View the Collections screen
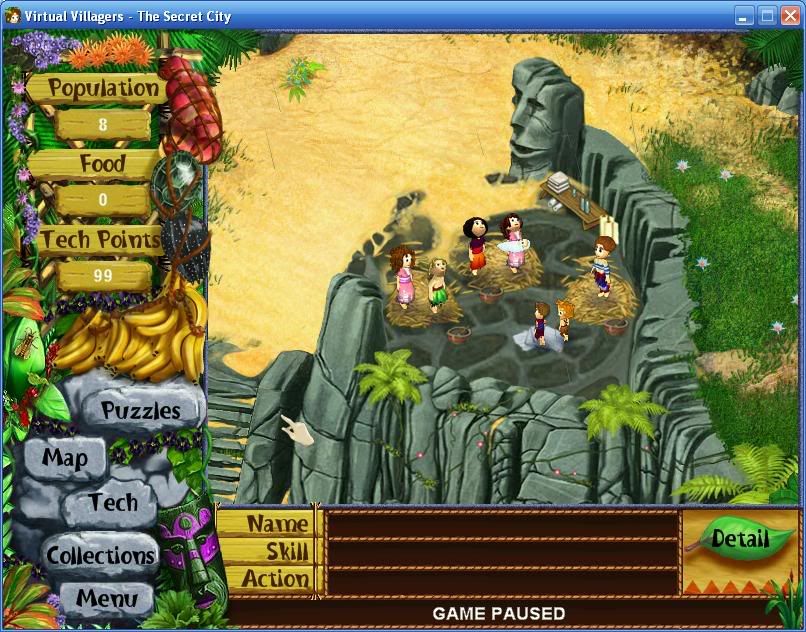Image resolution: width=806 pixels, height=632 pixels. click(100, 555)
